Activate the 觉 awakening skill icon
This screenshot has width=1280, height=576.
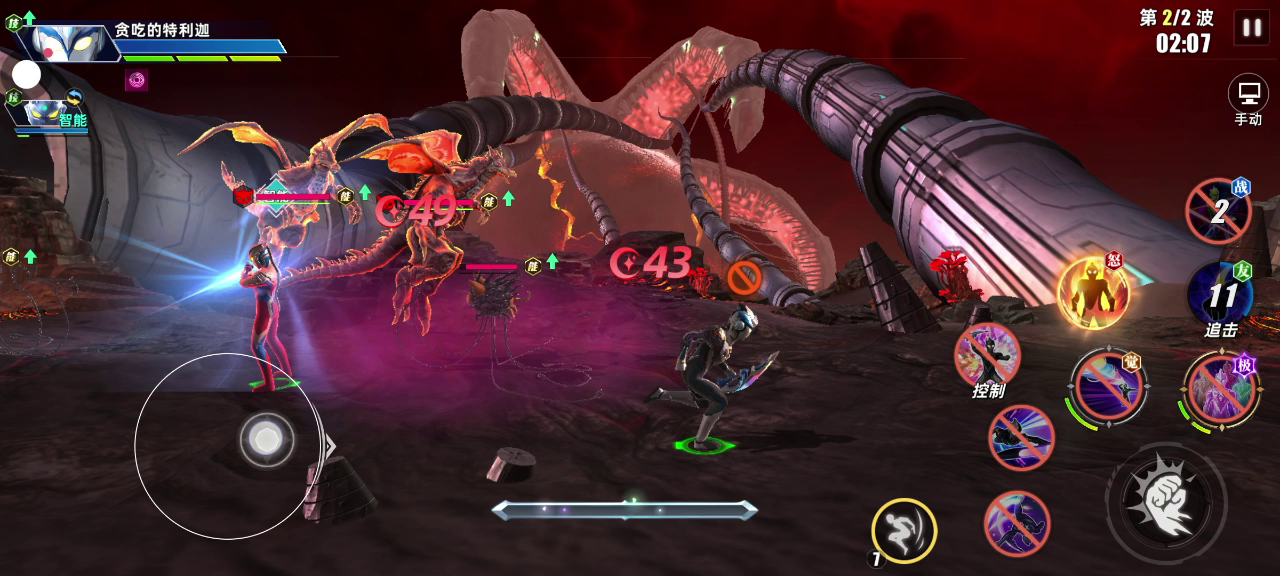pos(1108,385)
